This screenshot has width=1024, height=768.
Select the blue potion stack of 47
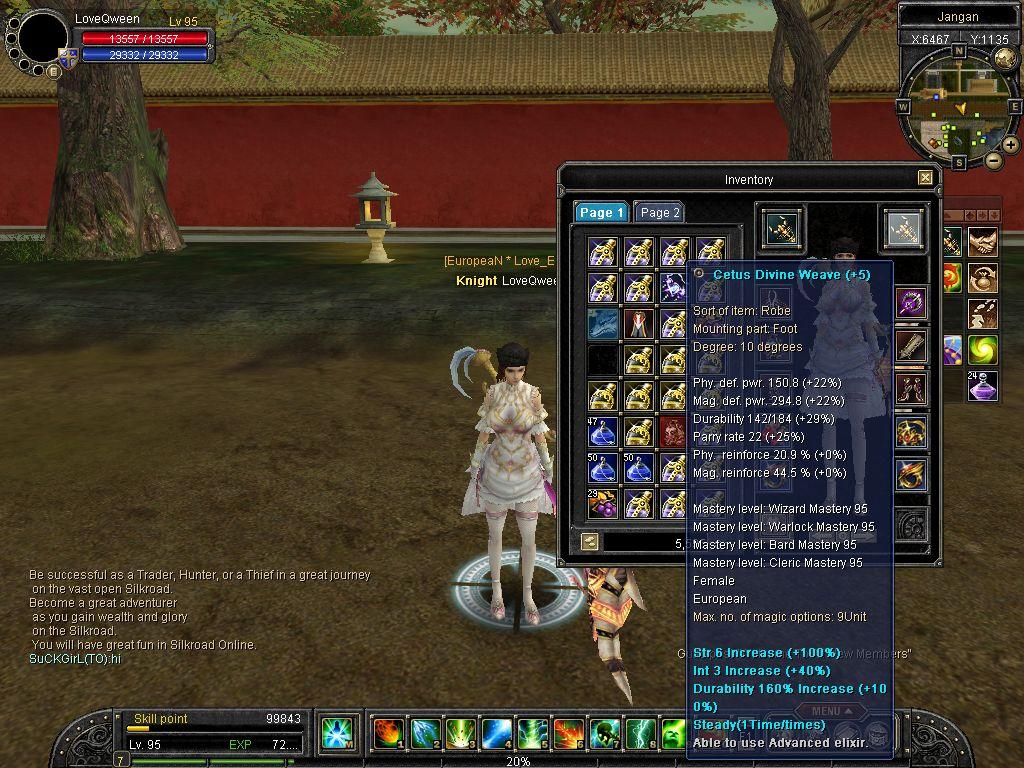[x=603, y=432]
